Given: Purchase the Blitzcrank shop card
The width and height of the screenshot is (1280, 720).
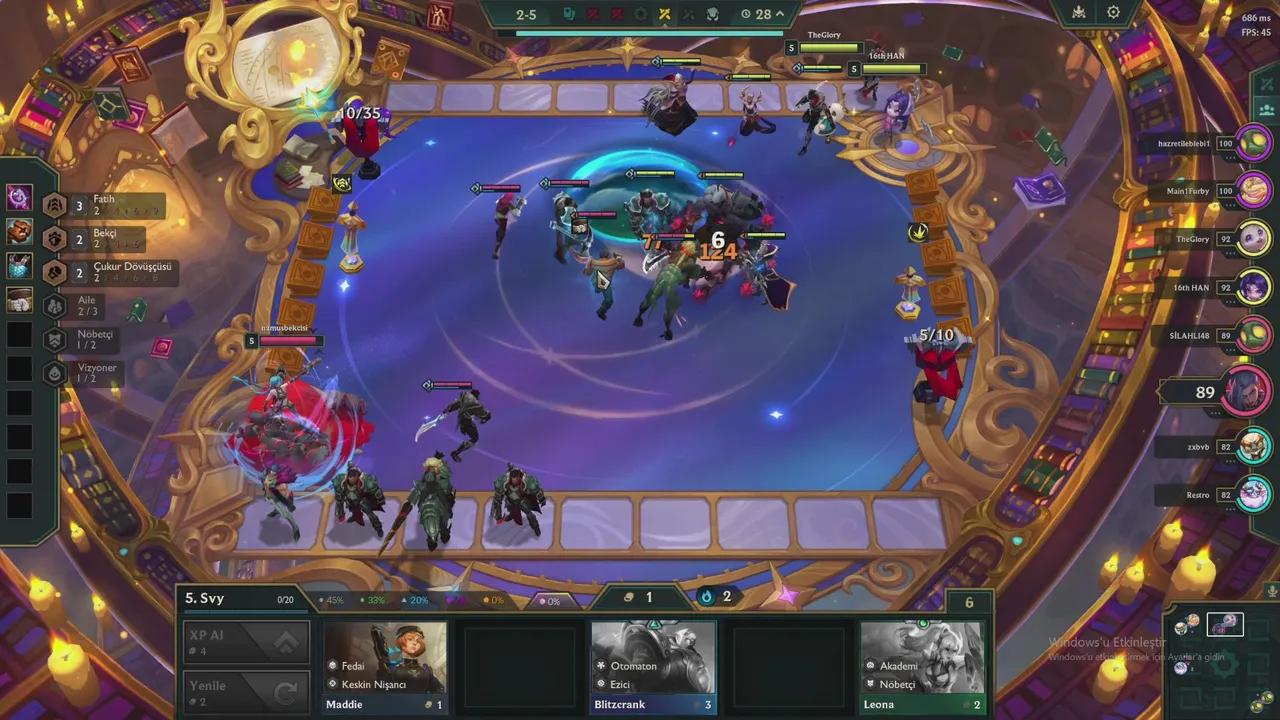Looking at the screenshot, I should point(653,666).
